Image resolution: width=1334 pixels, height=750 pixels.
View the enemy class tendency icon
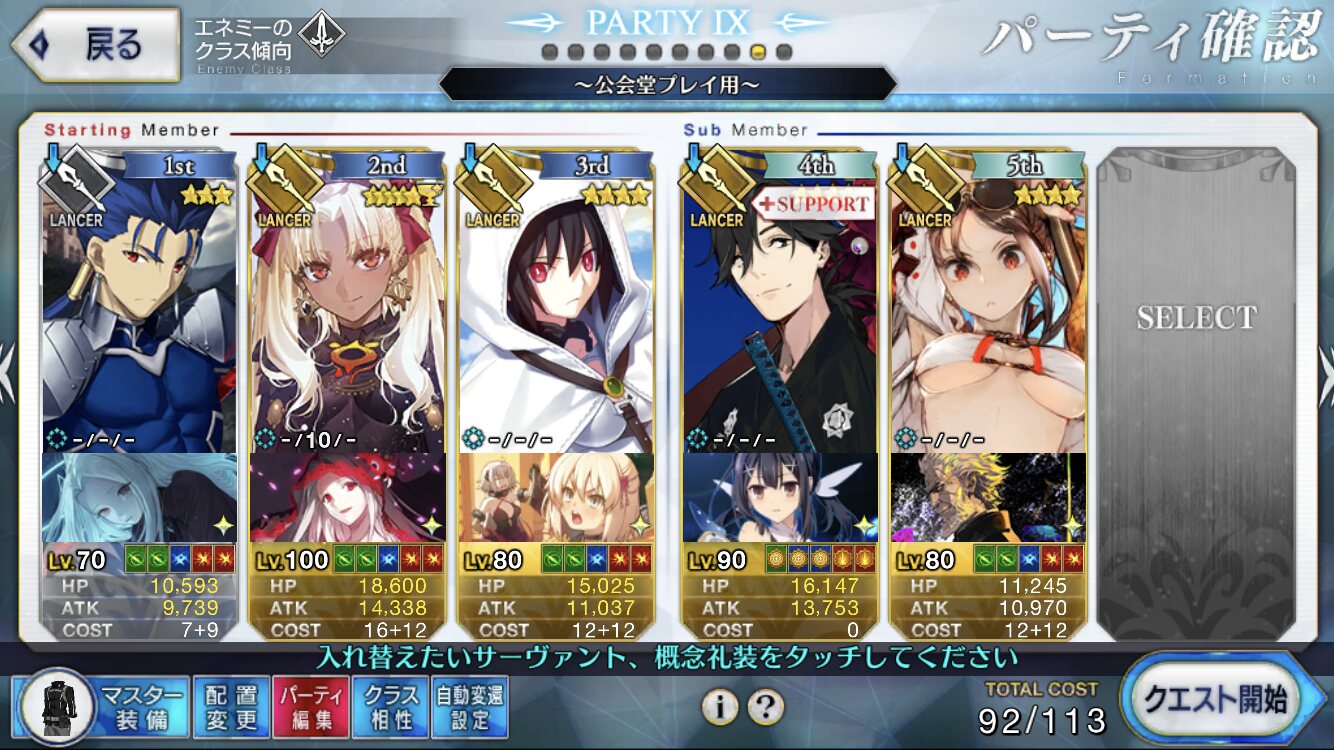pos(322,36)
